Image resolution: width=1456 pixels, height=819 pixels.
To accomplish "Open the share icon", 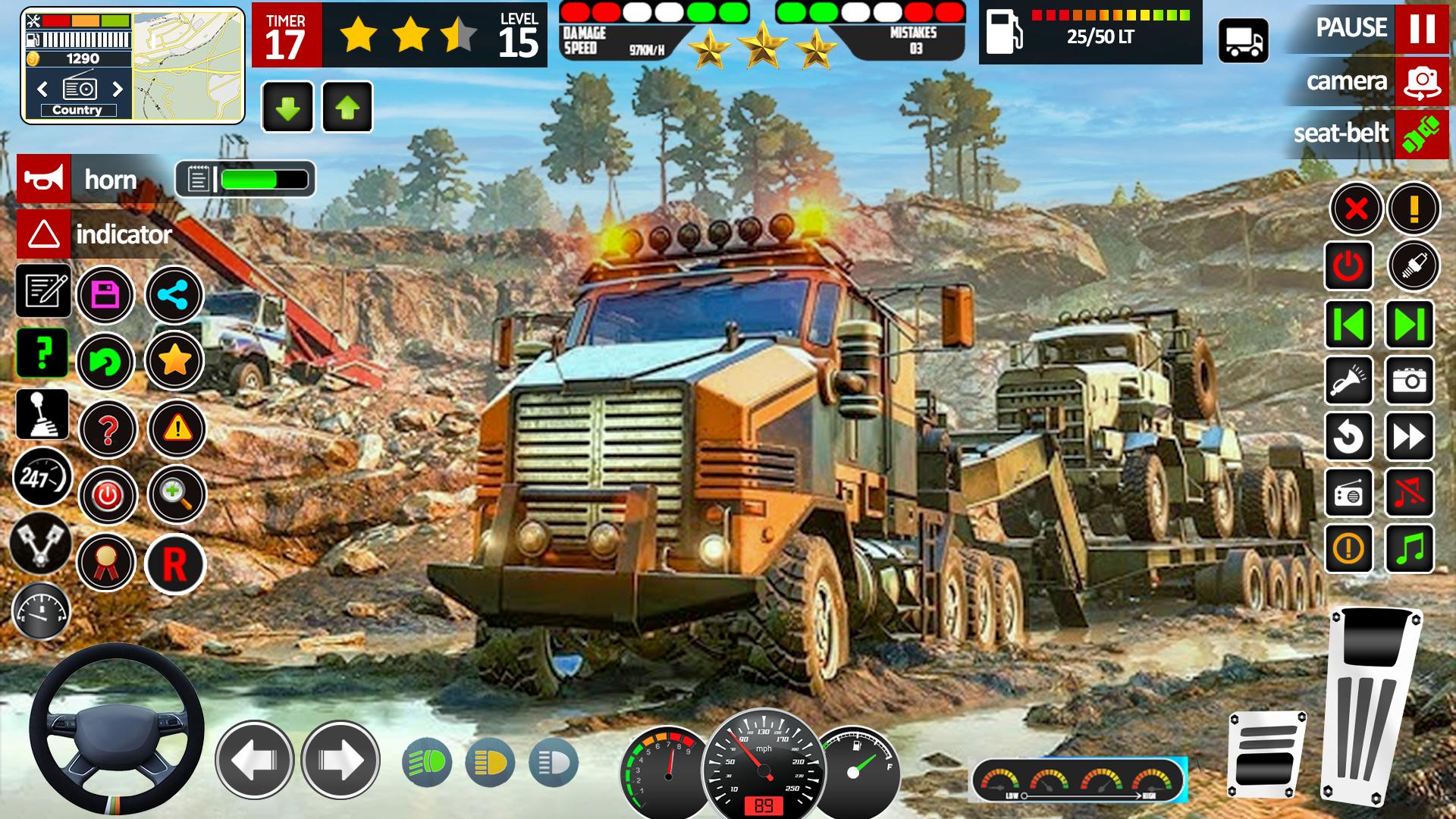I will pos(174,295).
